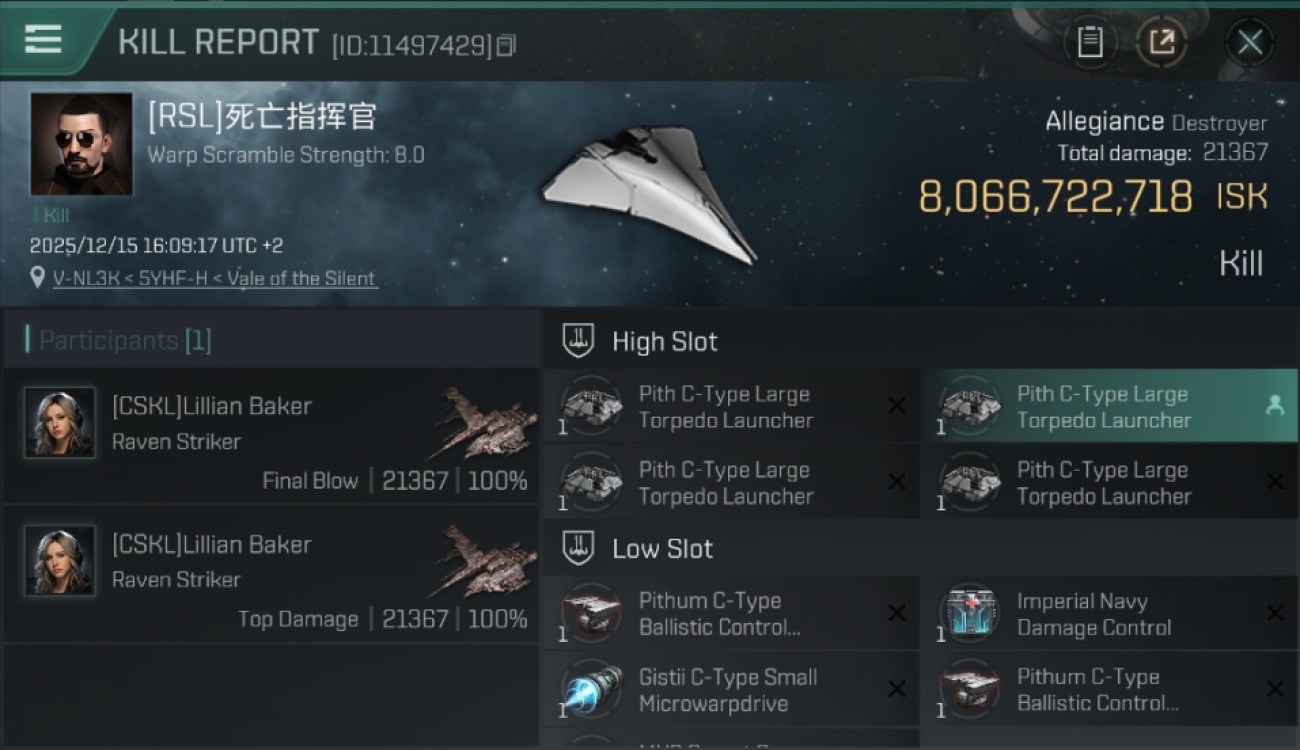Remove the first Pith Torpedo Launcher with X

click(x=896, y=406)
